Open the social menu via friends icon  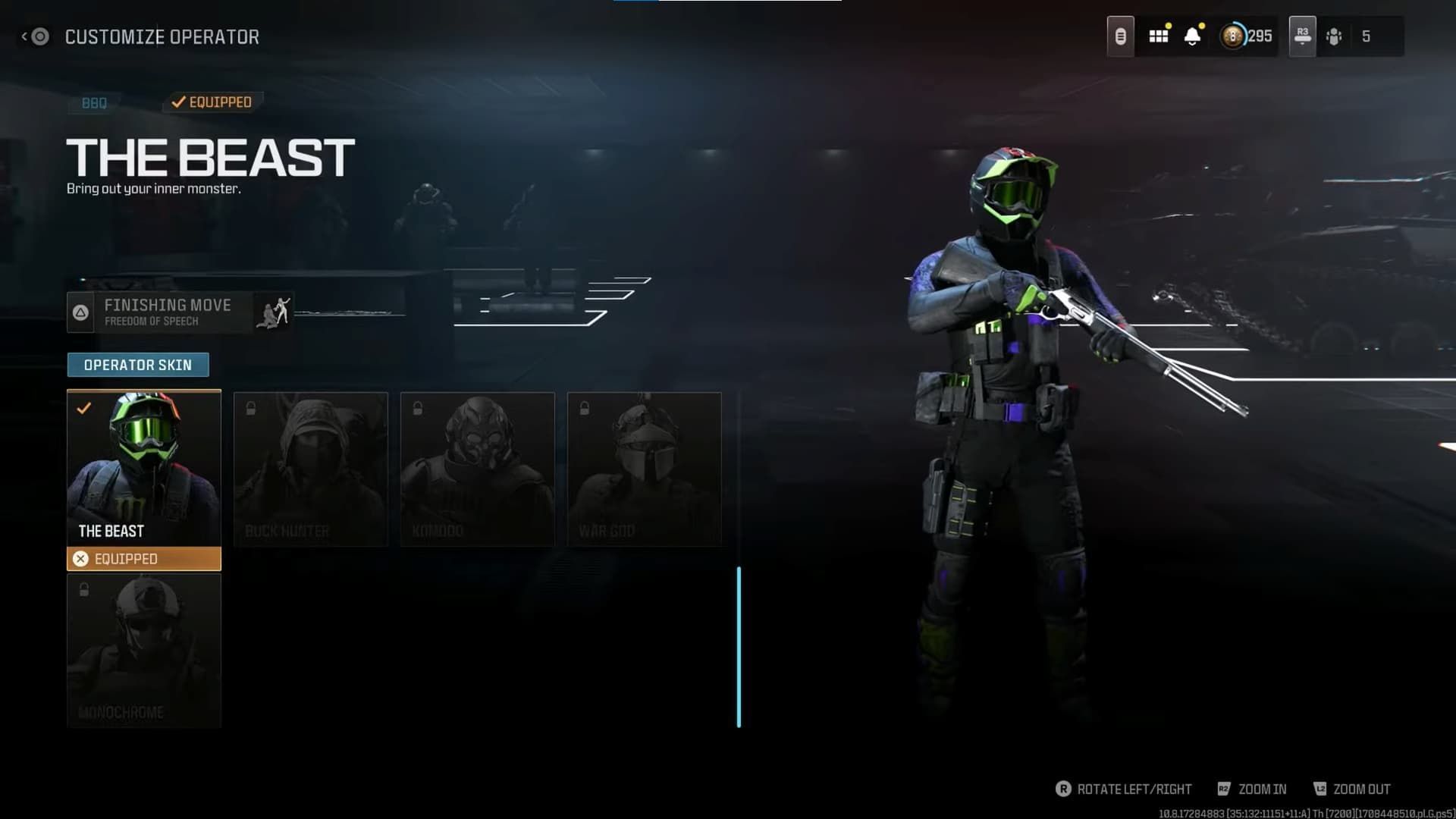pos(1334,36)
